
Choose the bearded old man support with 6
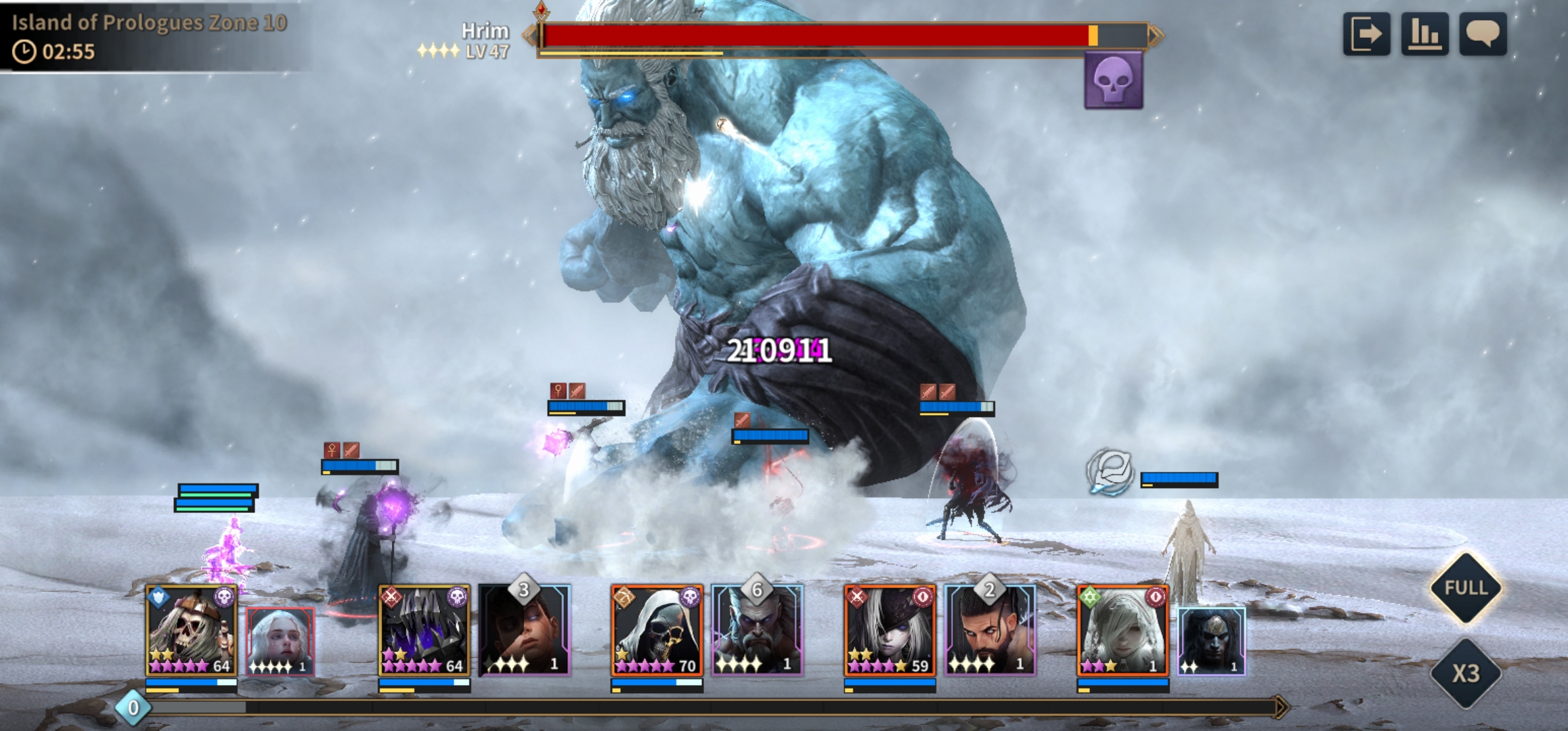757,631
